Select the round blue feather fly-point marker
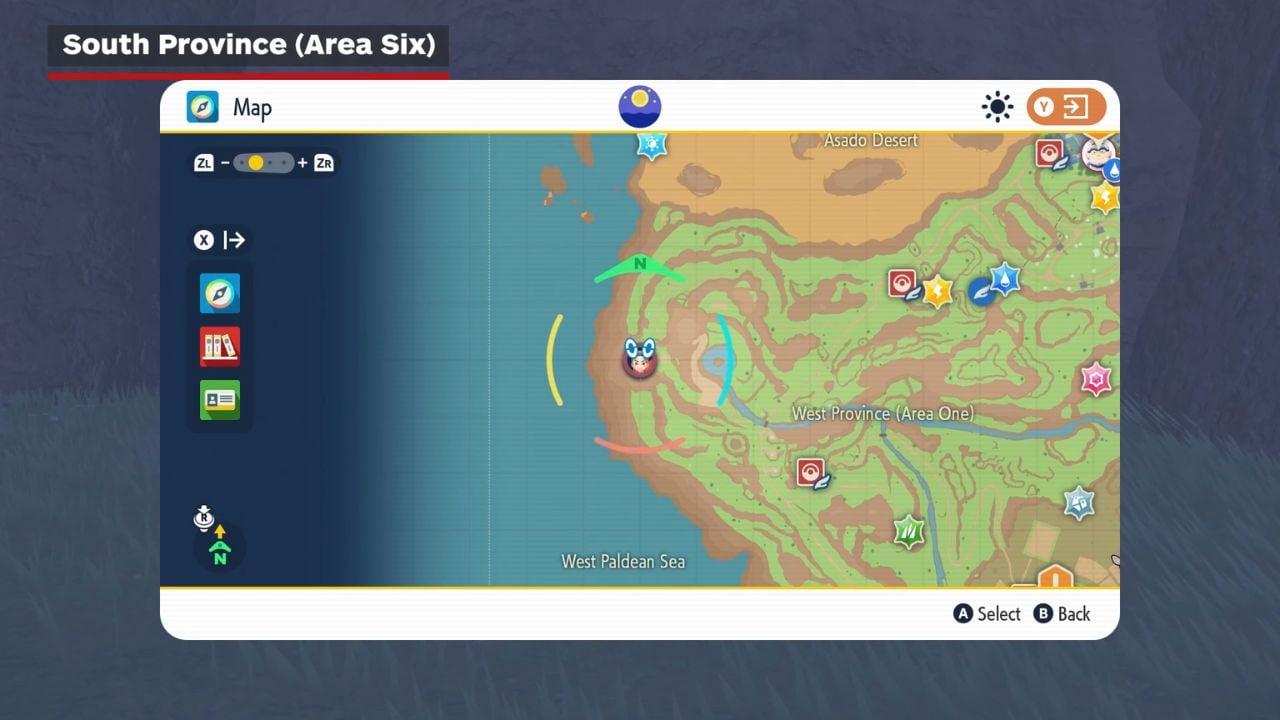The height and width of the screenshot is (720, 1280). click(x=981, y=291)
